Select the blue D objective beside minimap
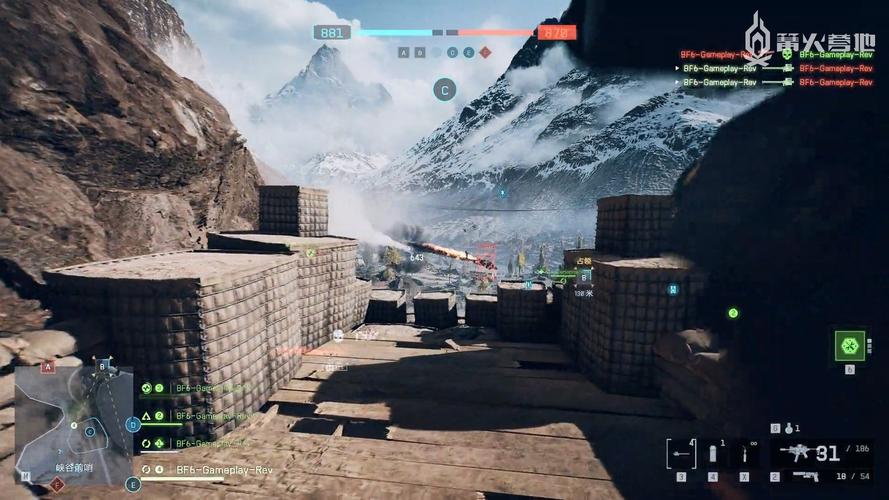 [x=133, y=424]
